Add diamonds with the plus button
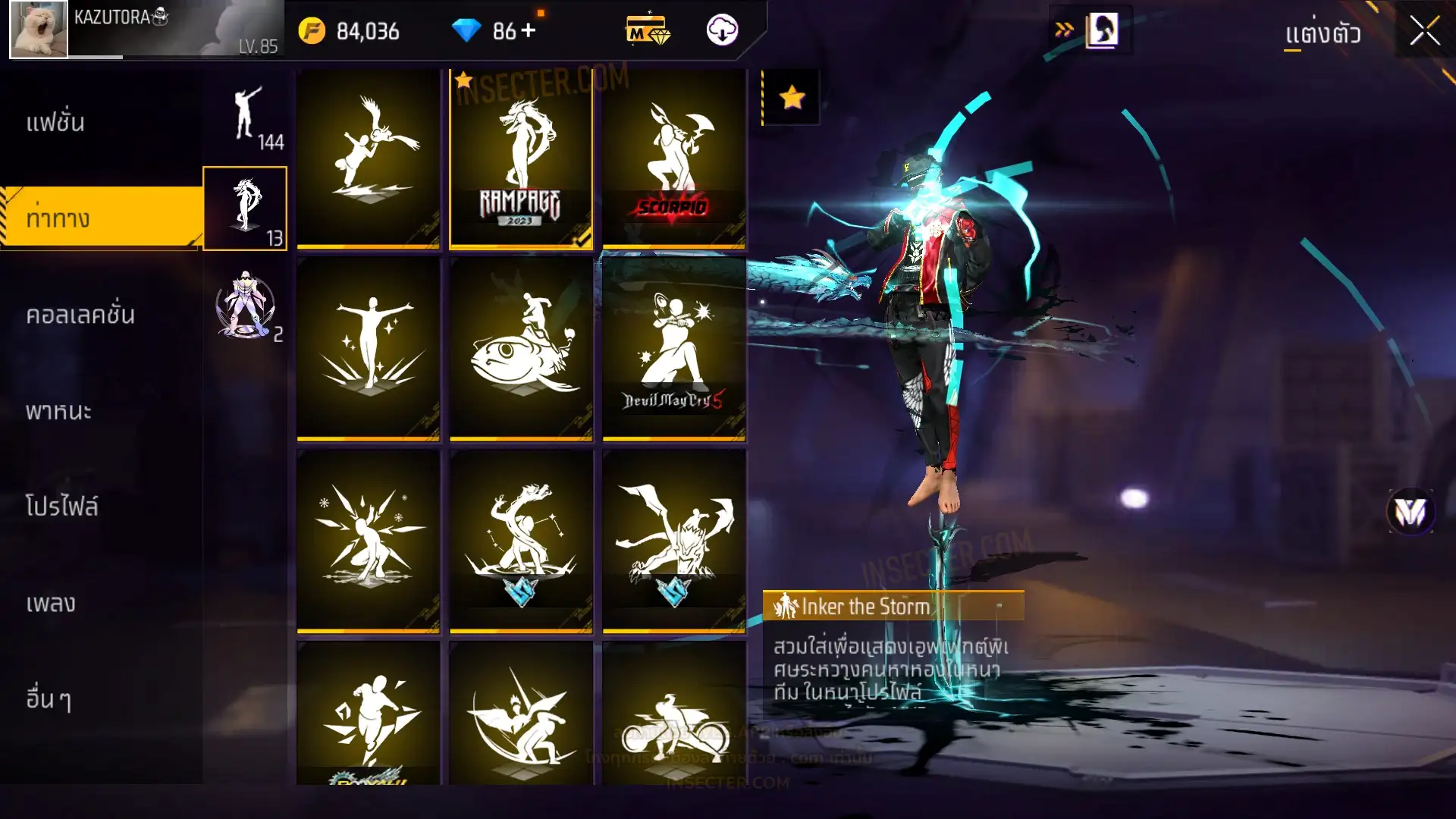 pos(529,30)
